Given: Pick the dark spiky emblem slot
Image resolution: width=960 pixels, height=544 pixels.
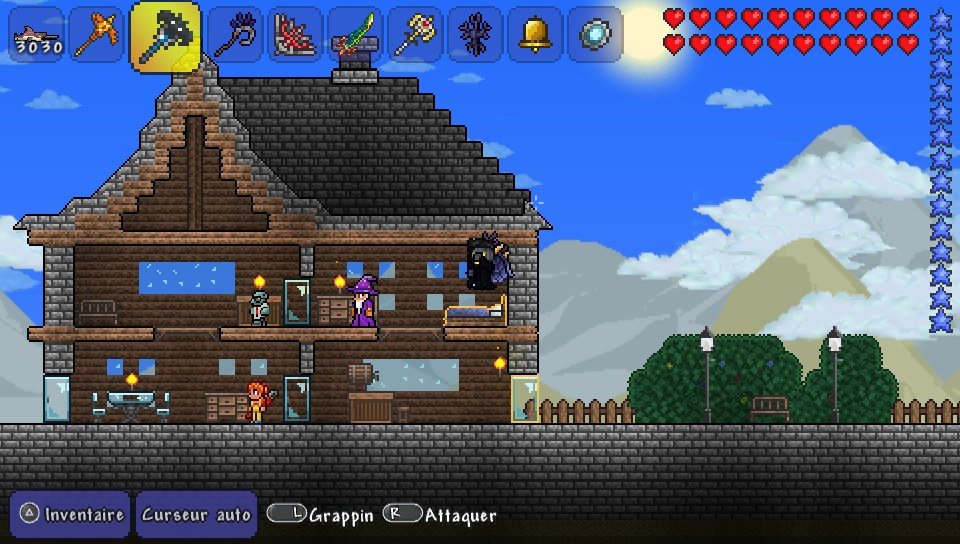Looking at the screenshot, I should click(x=475, y=36).
